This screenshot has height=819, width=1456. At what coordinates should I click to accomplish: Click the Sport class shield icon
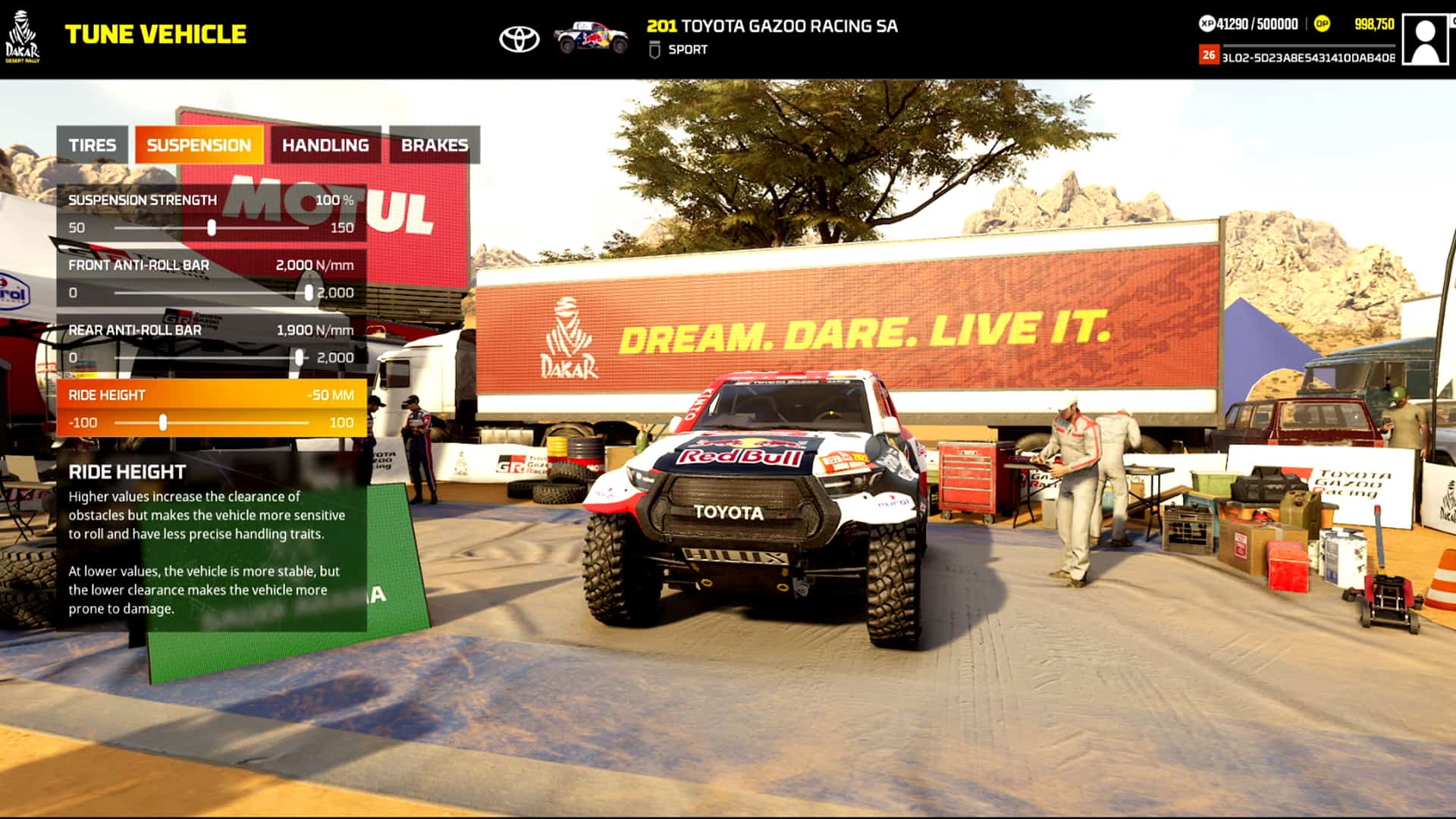pos(655,50)
